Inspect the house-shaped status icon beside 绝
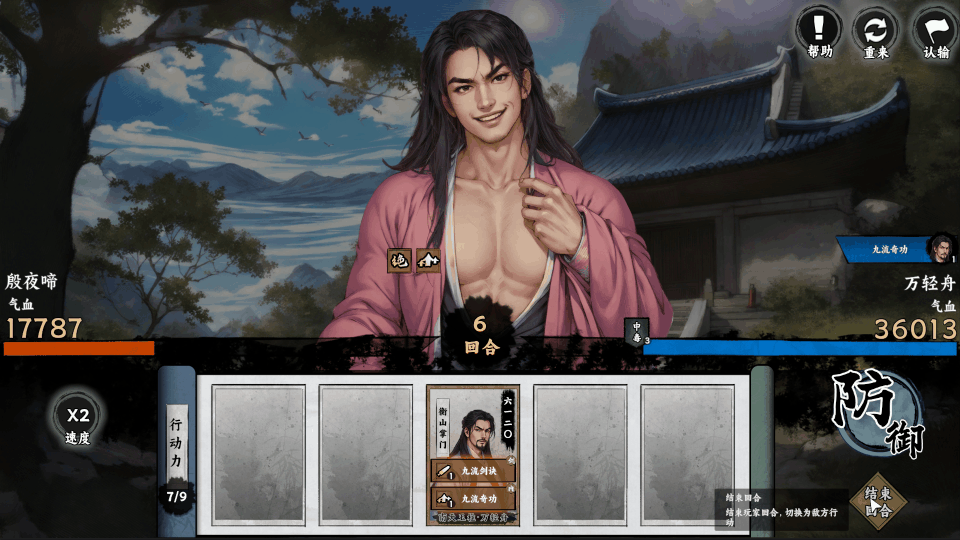This screenshot has height=540, width=960. click(x=428, y=260)
